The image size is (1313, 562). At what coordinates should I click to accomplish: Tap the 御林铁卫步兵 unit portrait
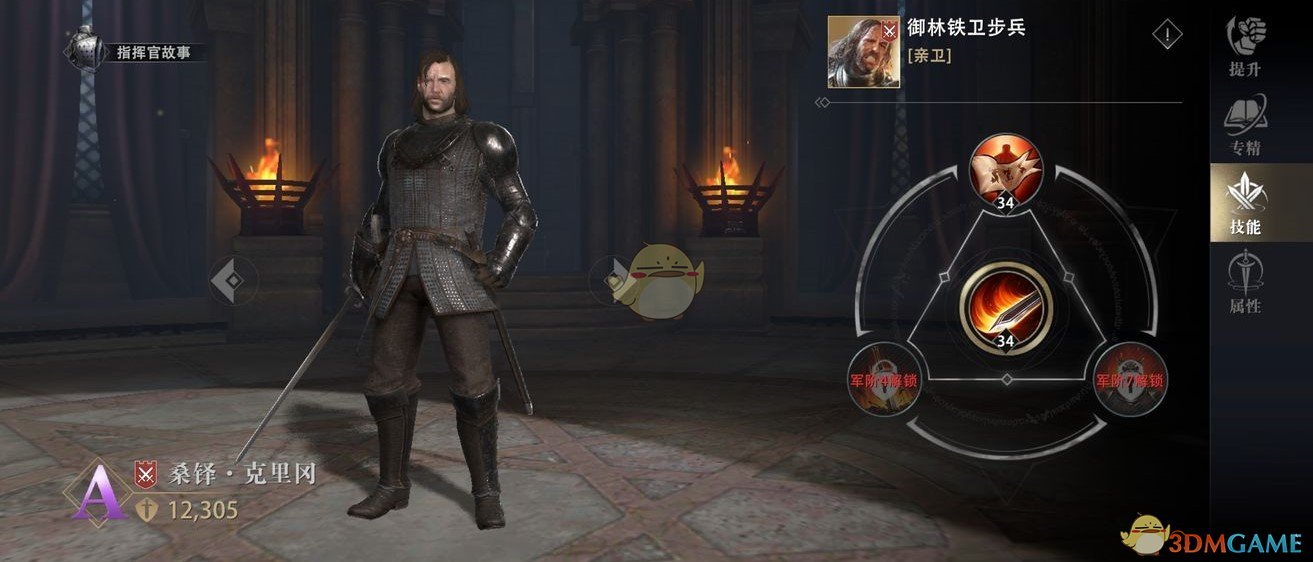pos(863,52)
